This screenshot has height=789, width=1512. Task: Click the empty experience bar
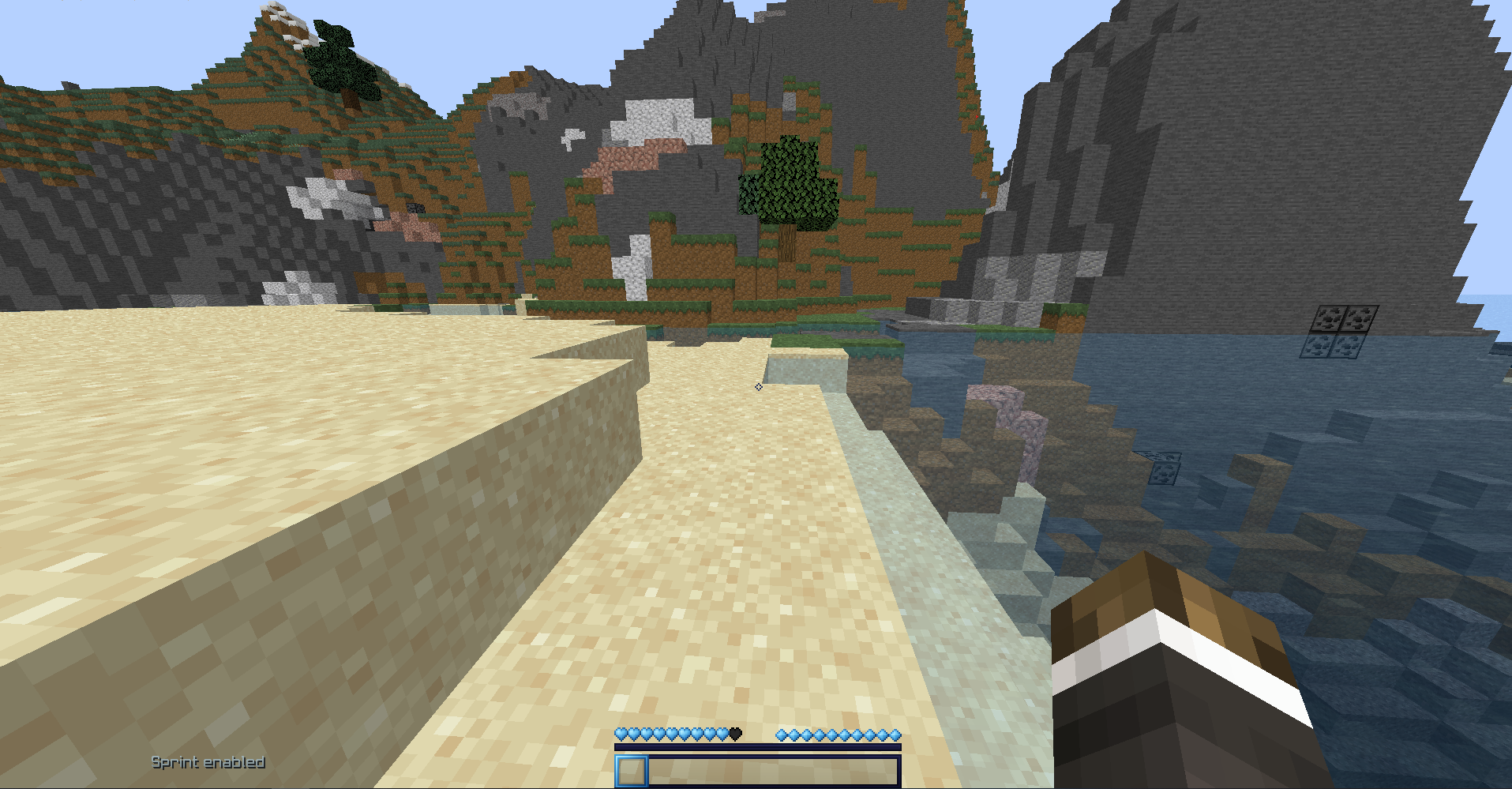[x=758, y=747]
